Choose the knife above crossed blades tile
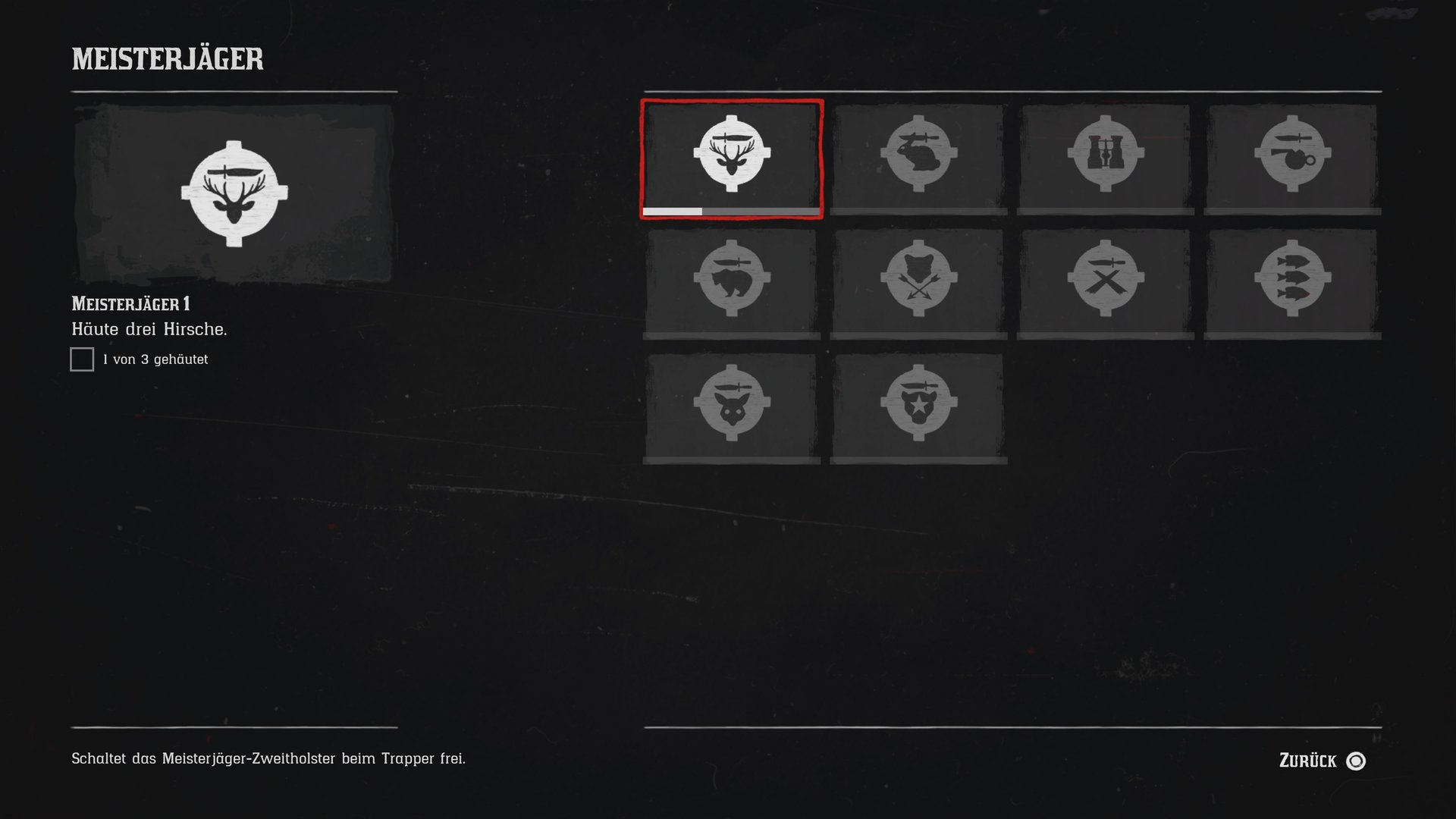The width and height of the screenshot is (1456, 819). [1106, 282]
